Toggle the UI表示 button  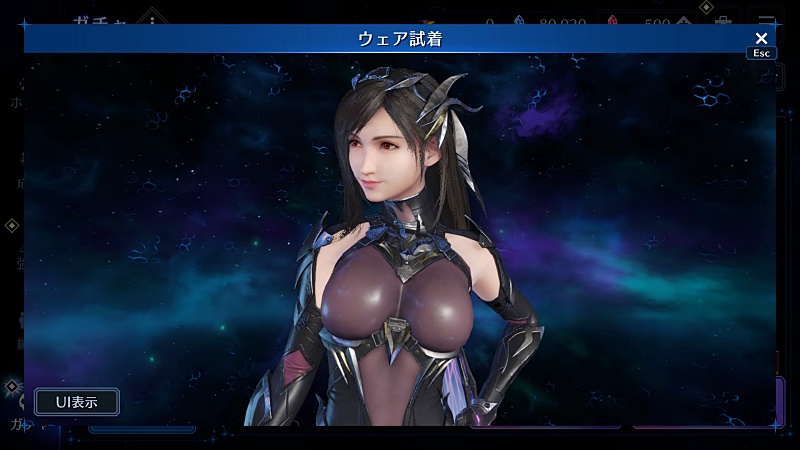pos(77,402)
